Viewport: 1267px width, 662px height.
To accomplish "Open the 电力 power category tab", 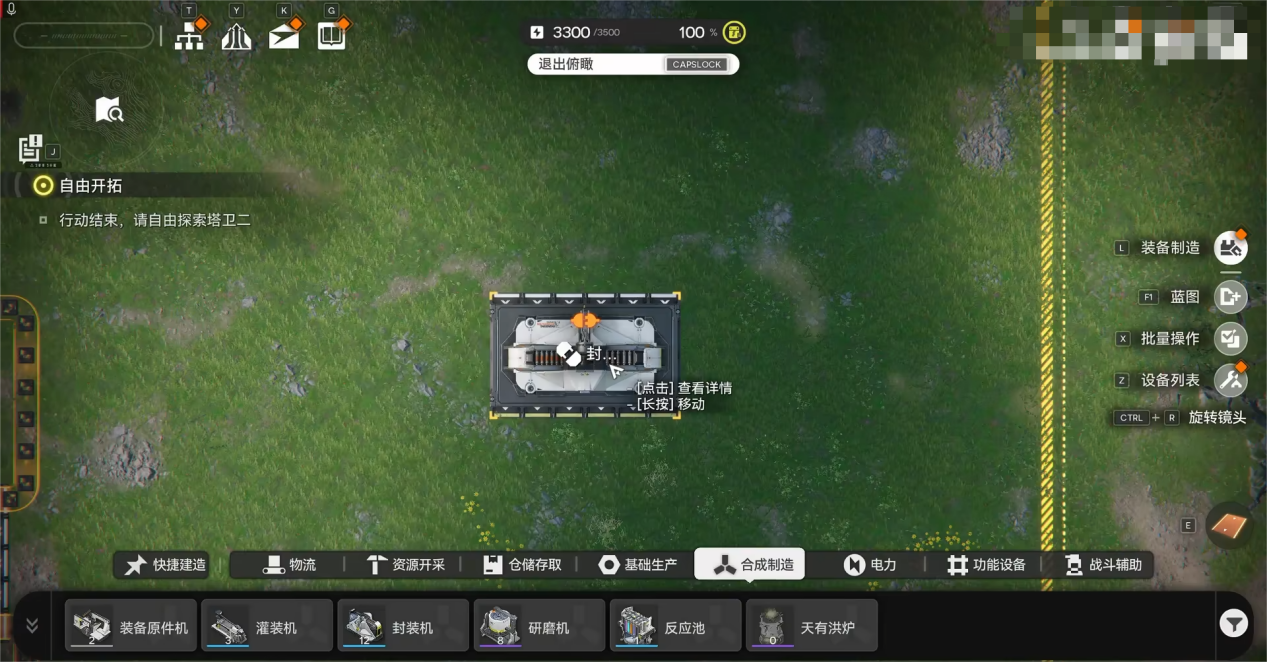I will point(870,565).
